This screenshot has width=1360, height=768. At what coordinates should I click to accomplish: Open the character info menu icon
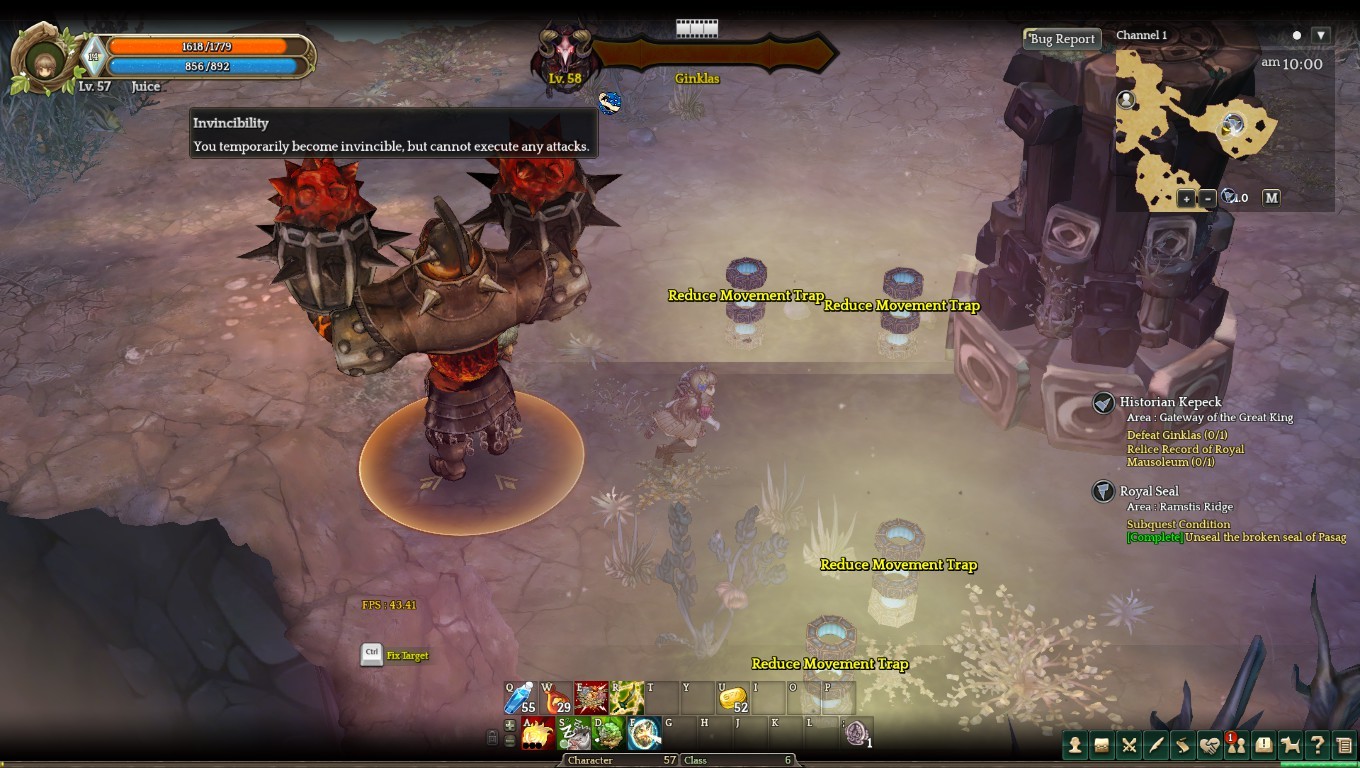pos(1075,745)
